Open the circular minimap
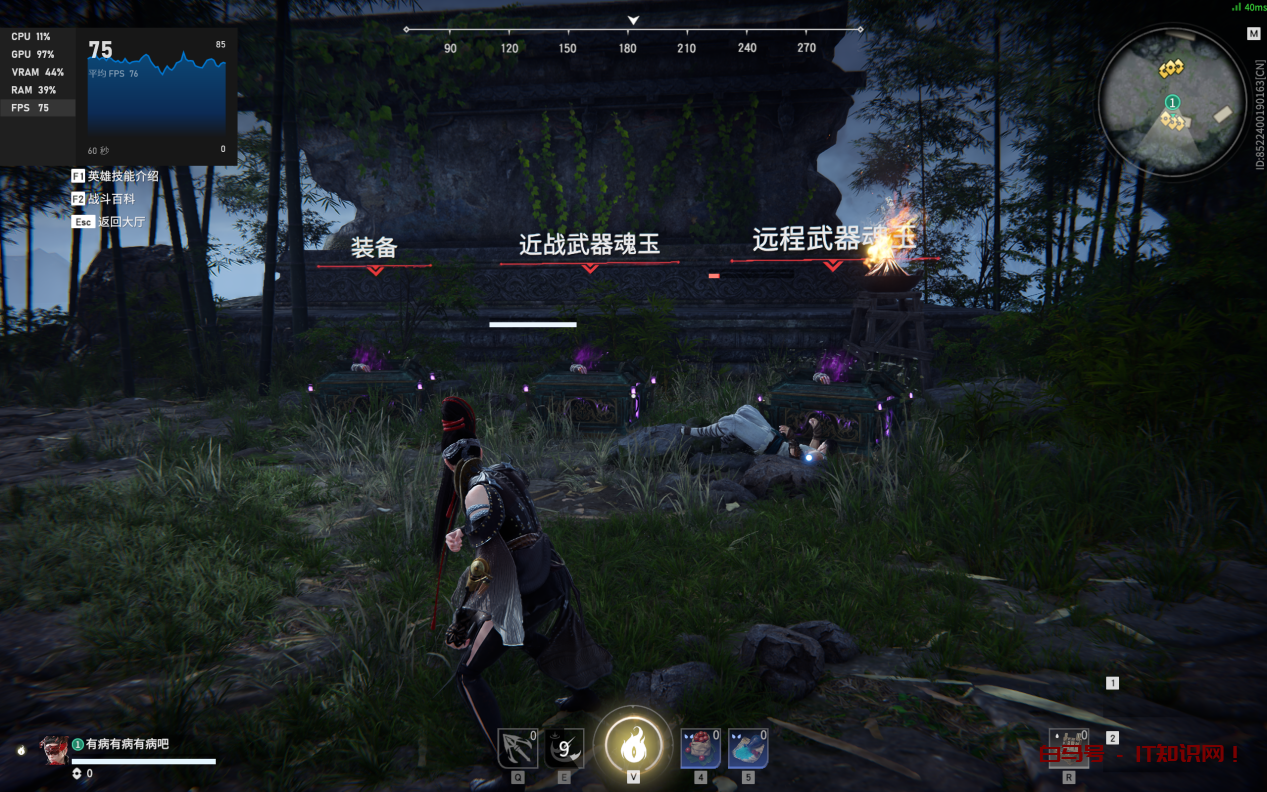 pyautogui.click(x=1172, y=101)
